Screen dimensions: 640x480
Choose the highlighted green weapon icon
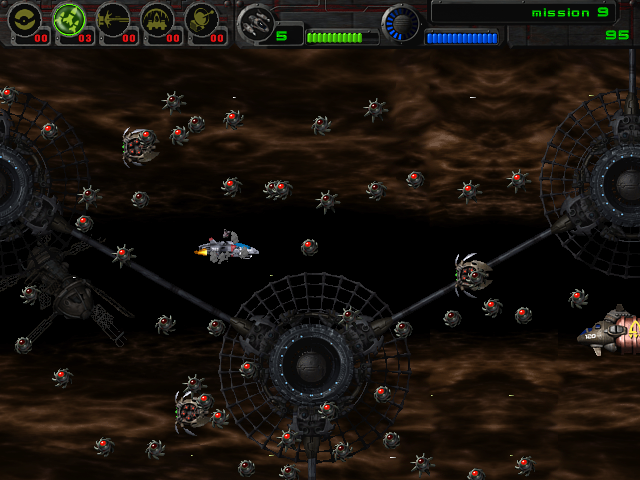tap(69, 19)
